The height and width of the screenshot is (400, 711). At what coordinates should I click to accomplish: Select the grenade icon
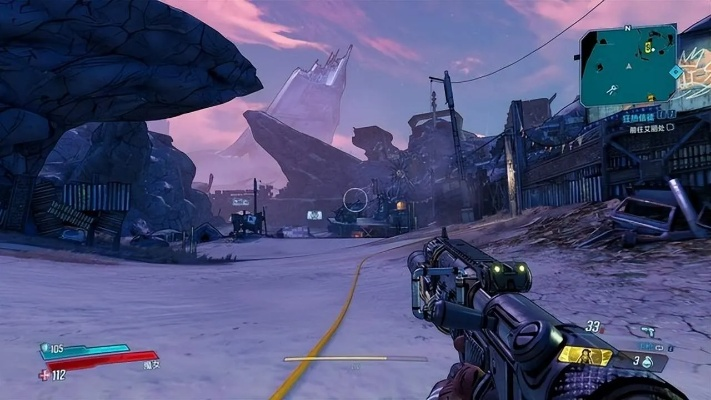[645, 363]
